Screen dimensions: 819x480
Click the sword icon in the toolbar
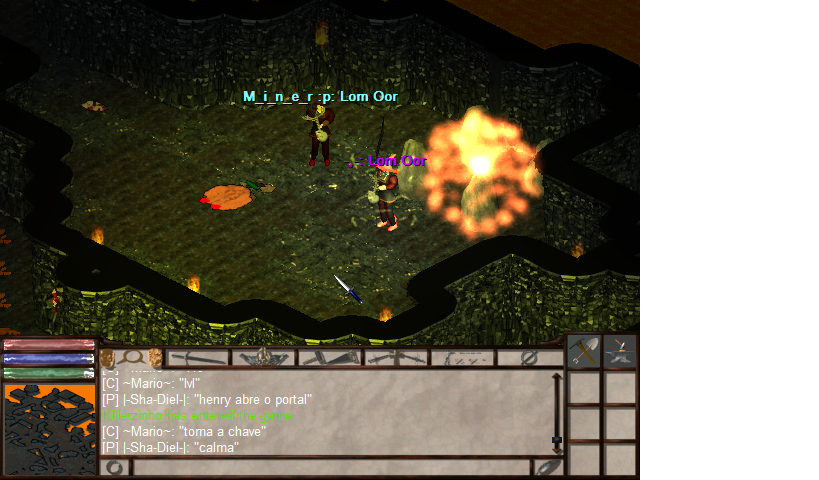pos(198,357)
